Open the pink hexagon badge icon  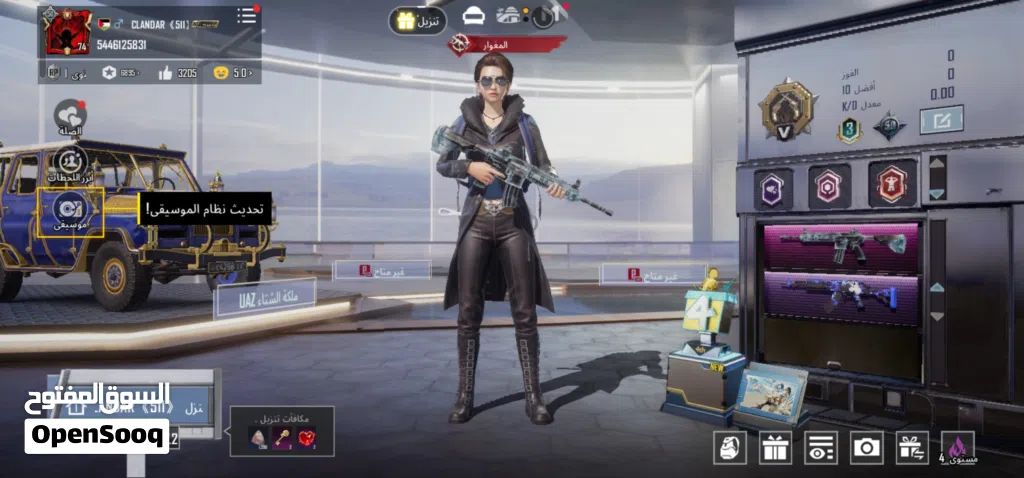pos(829,186)
